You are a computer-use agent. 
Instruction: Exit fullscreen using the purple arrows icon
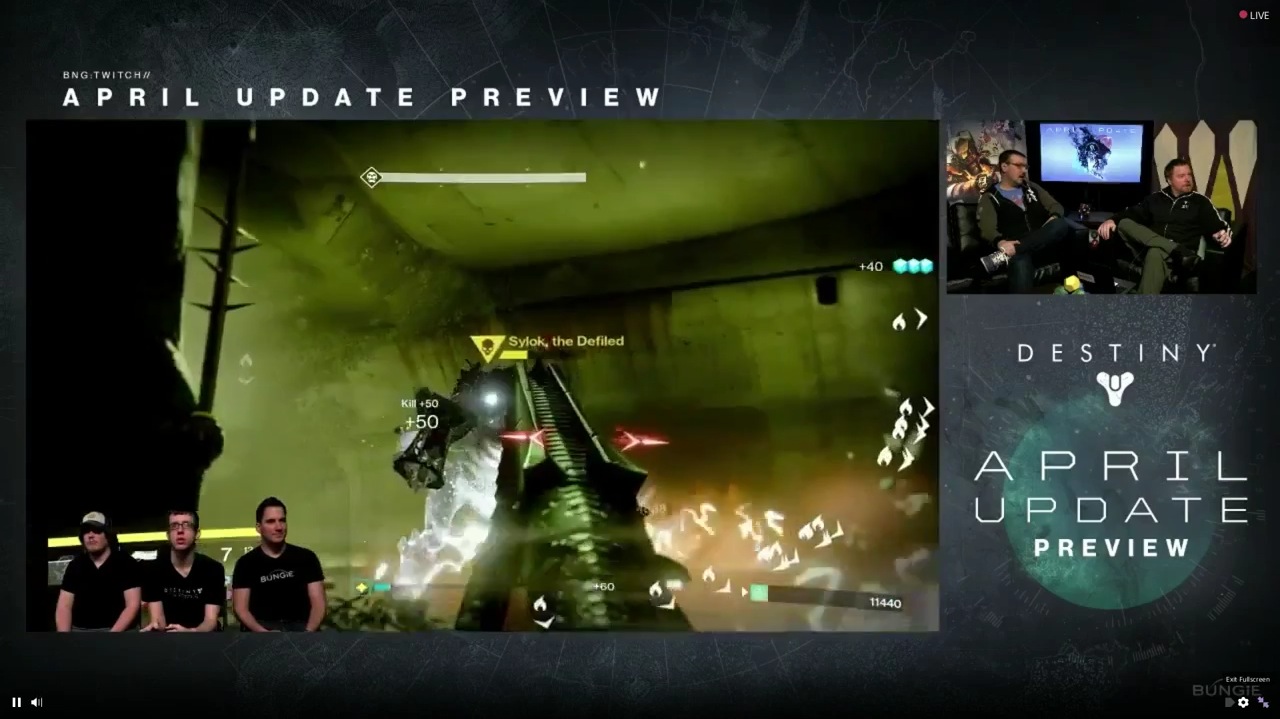(1263, 702)
